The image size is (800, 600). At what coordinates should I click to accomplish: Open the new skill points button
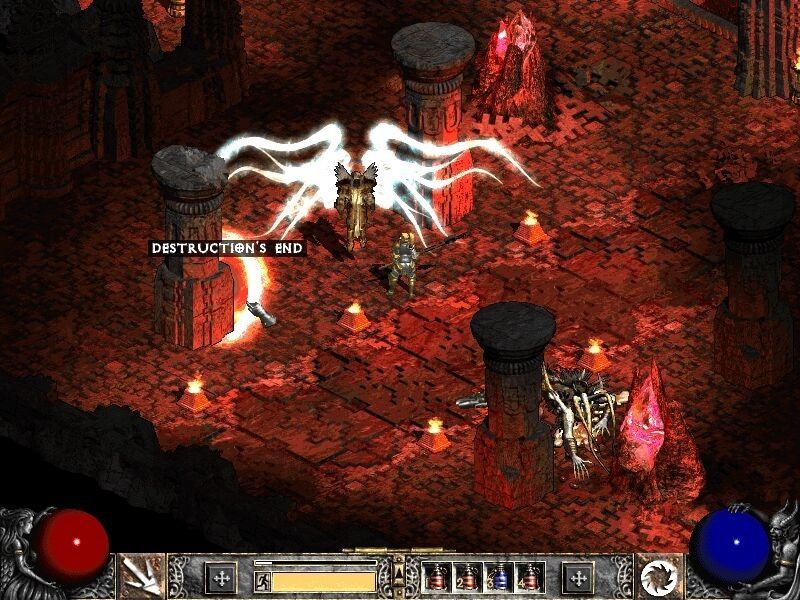578,577
